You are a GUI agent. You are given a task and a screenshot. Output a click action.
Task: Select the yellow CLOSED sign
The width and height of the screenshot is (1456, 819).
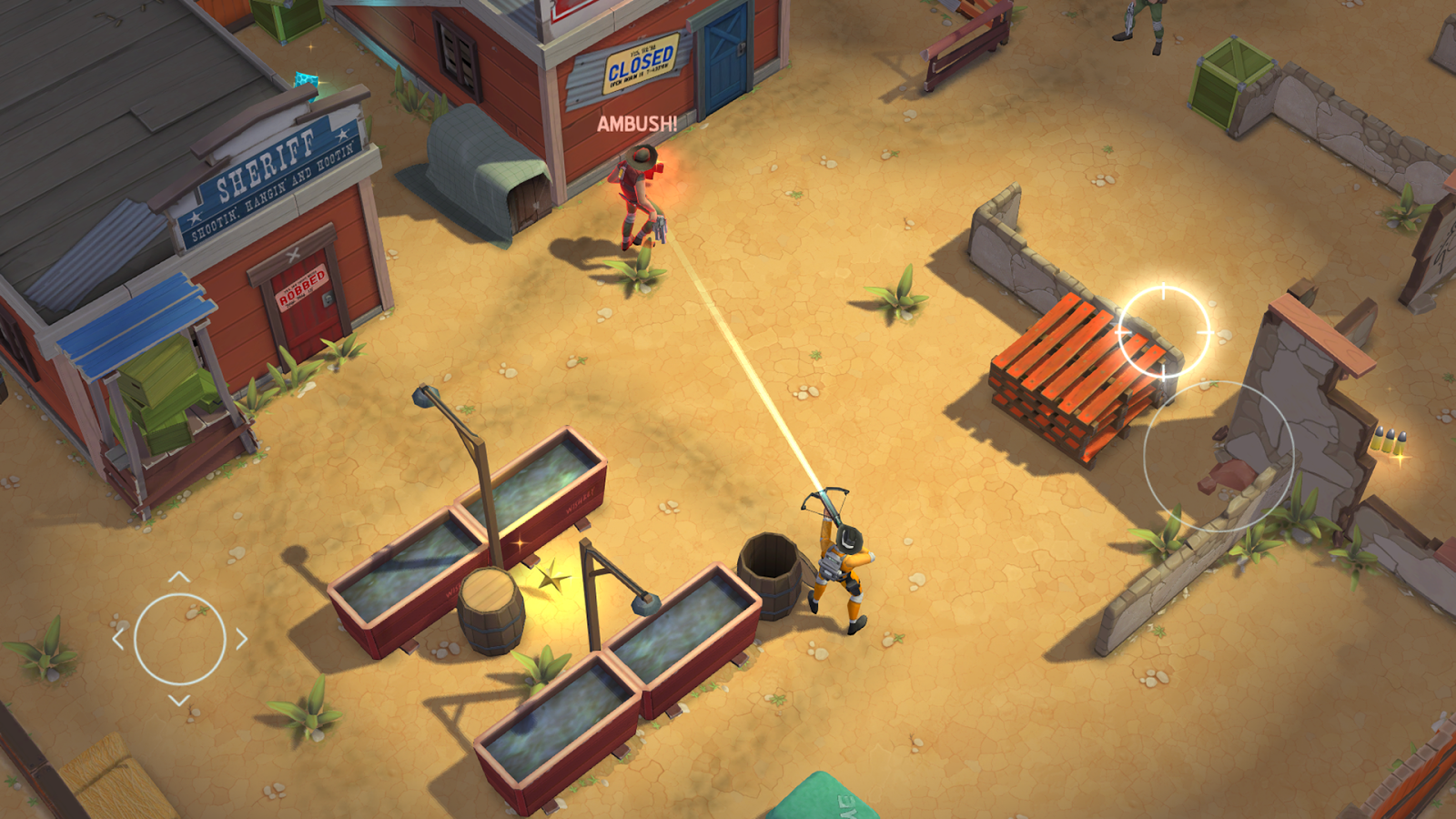click(x=640, y=64)
